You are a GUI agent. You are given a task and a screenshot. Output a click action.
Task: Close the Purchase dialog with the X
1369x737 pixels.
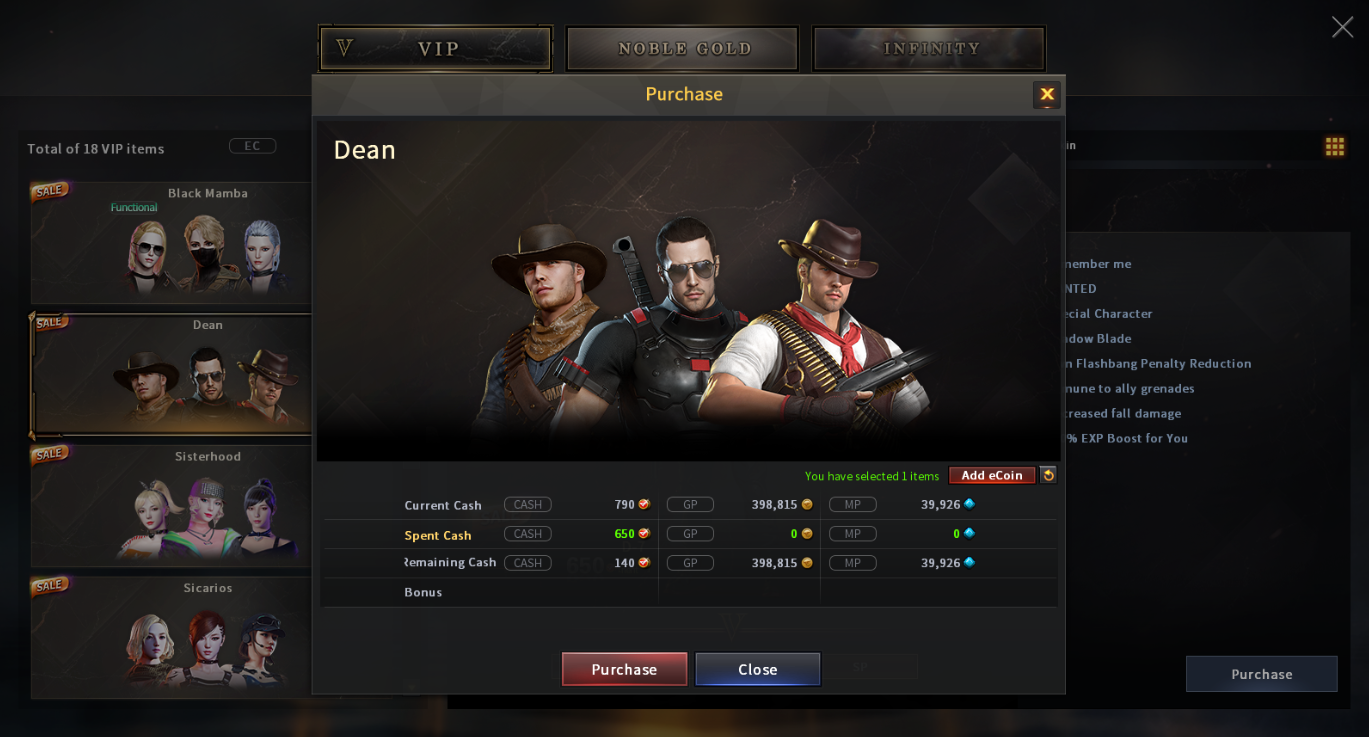[1046, 94]
